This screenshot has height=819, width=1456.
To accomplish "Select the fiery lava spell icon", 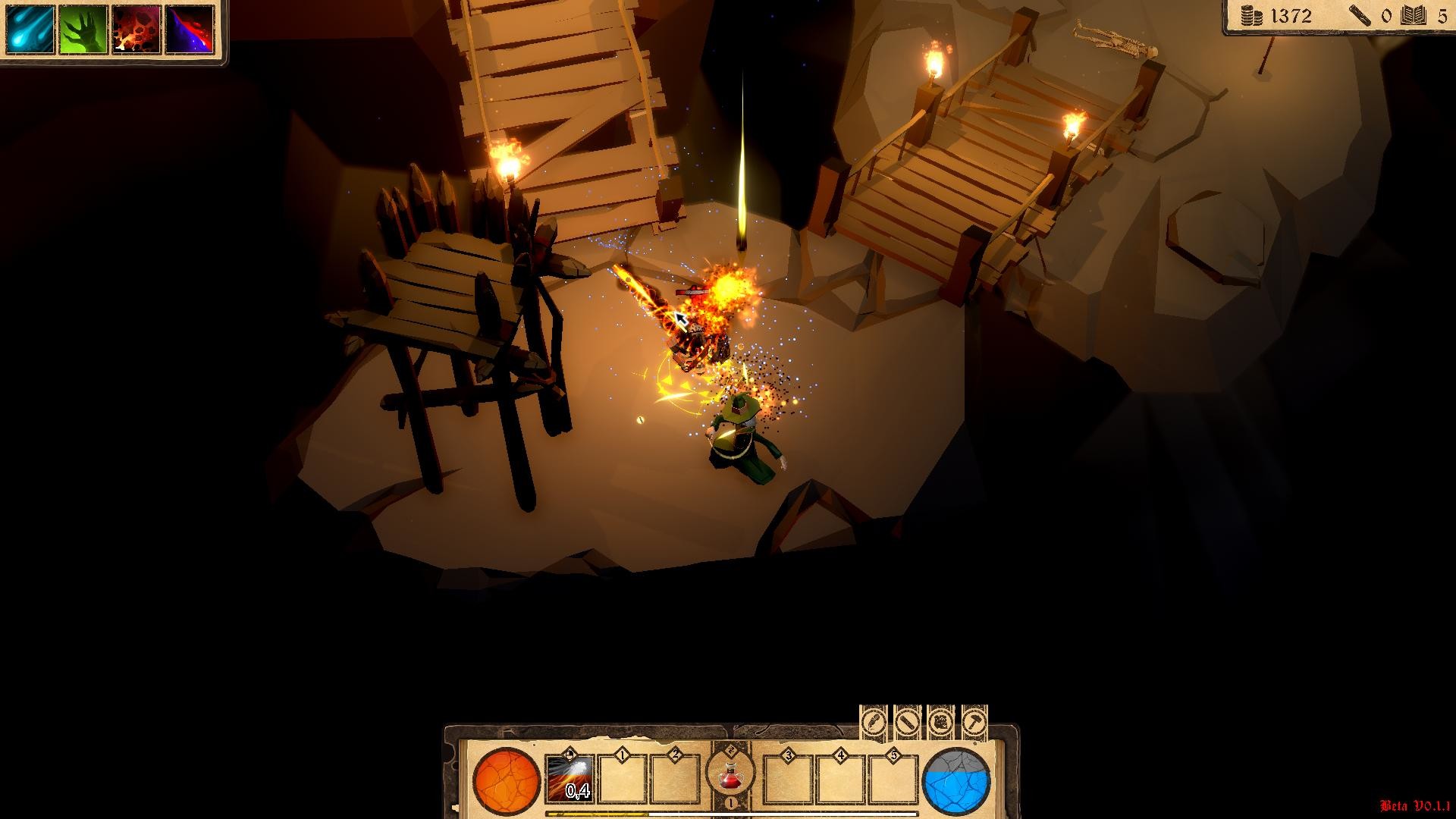I will tap(136, 28).
